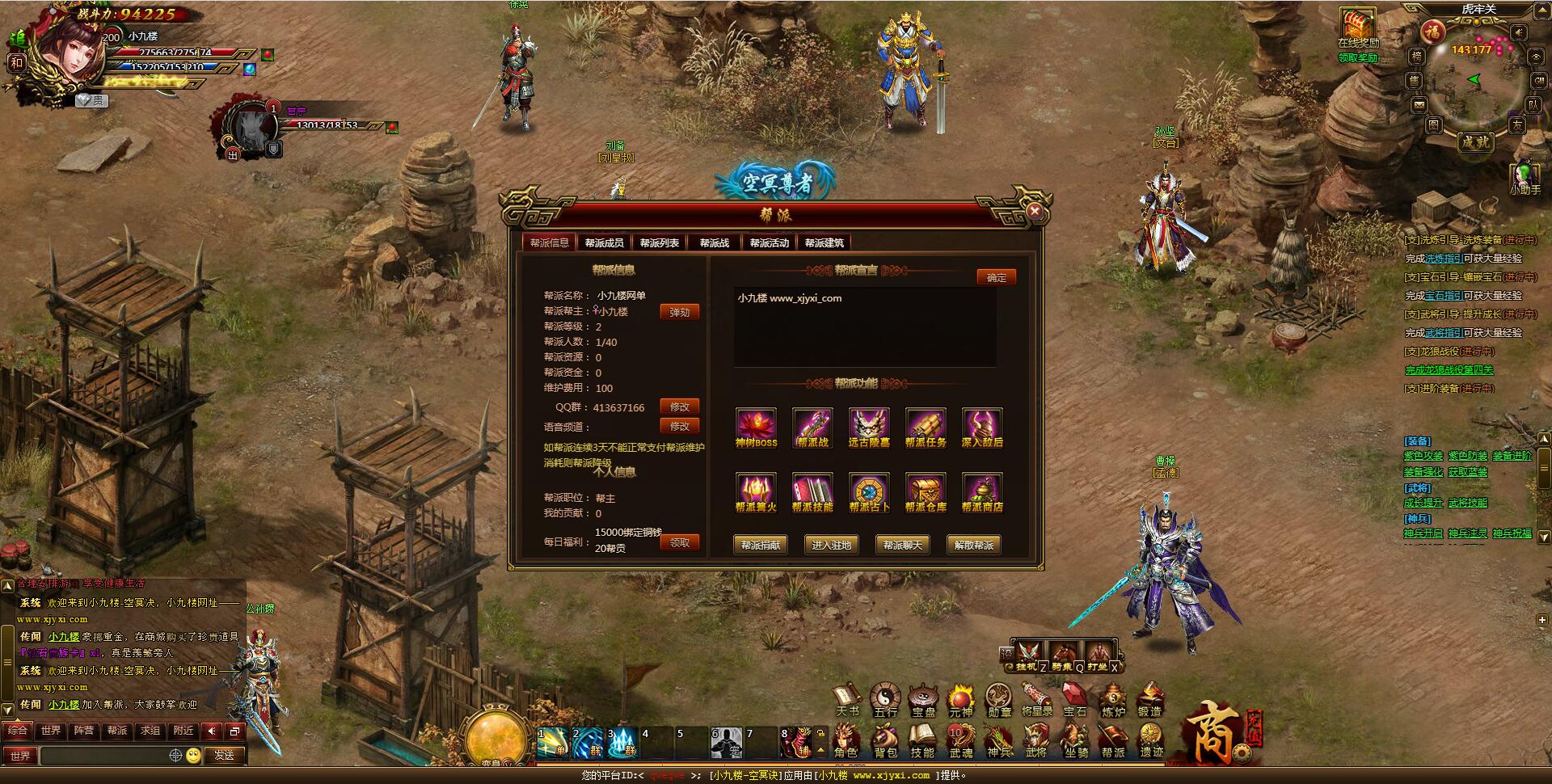The height and width of the screenshot is (784, 1552).
Task: Open the 帮派商店 guild shop
Action: coord(982,492)
